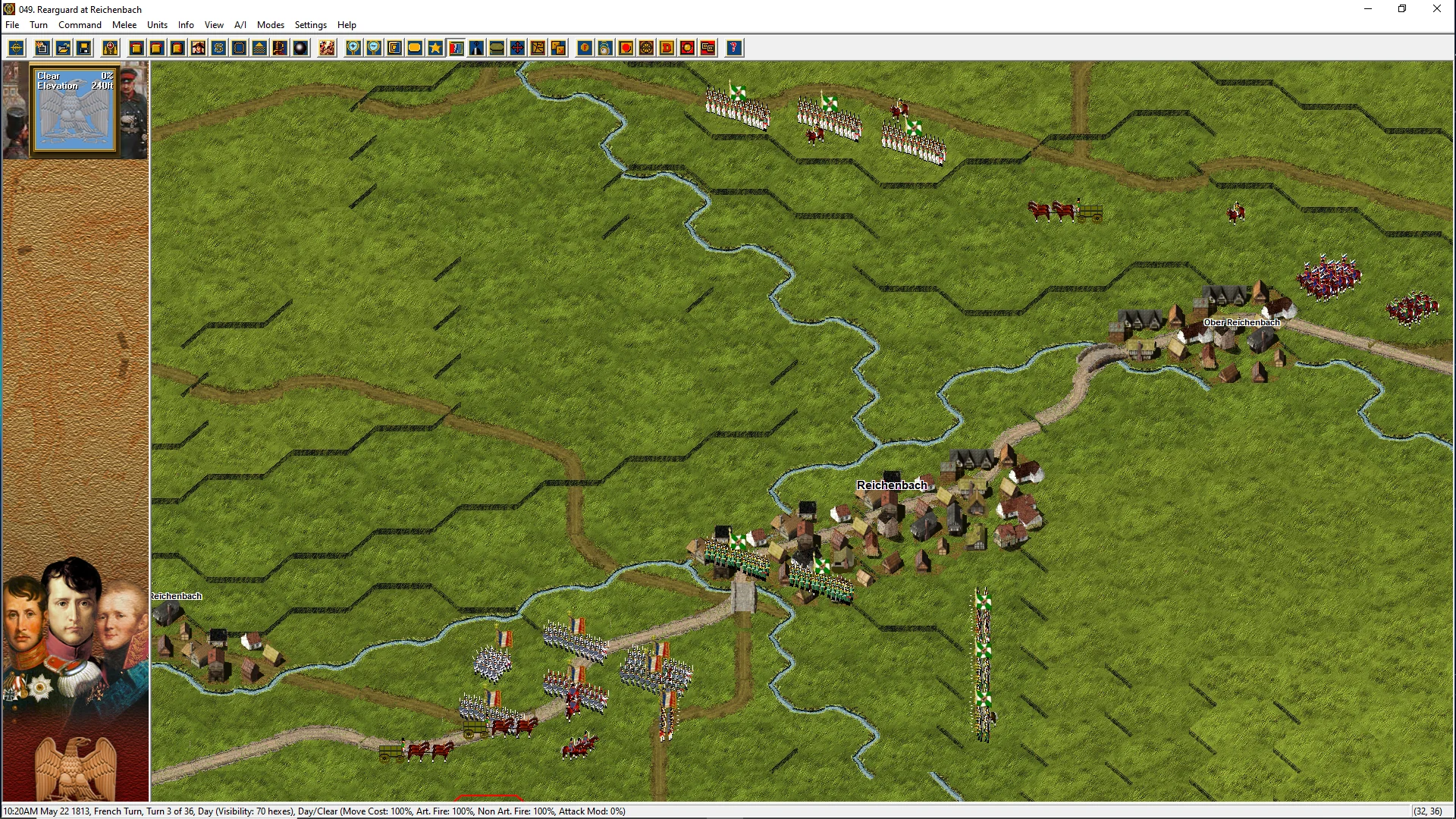
Task: Open the Modes menu
Action: point(270,25)
